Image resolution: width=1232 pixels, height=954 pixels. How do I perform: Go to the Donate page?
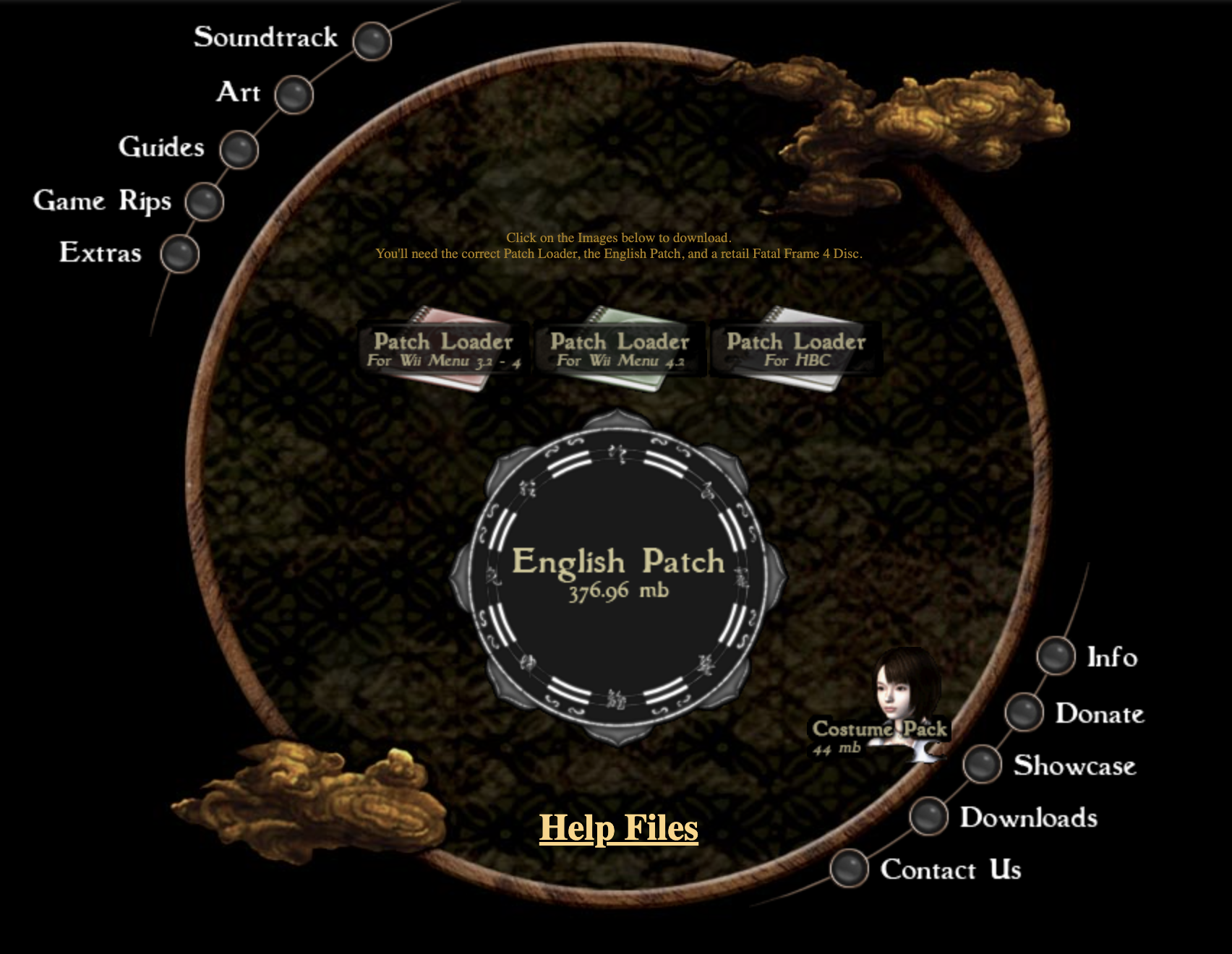(1100, 713)
